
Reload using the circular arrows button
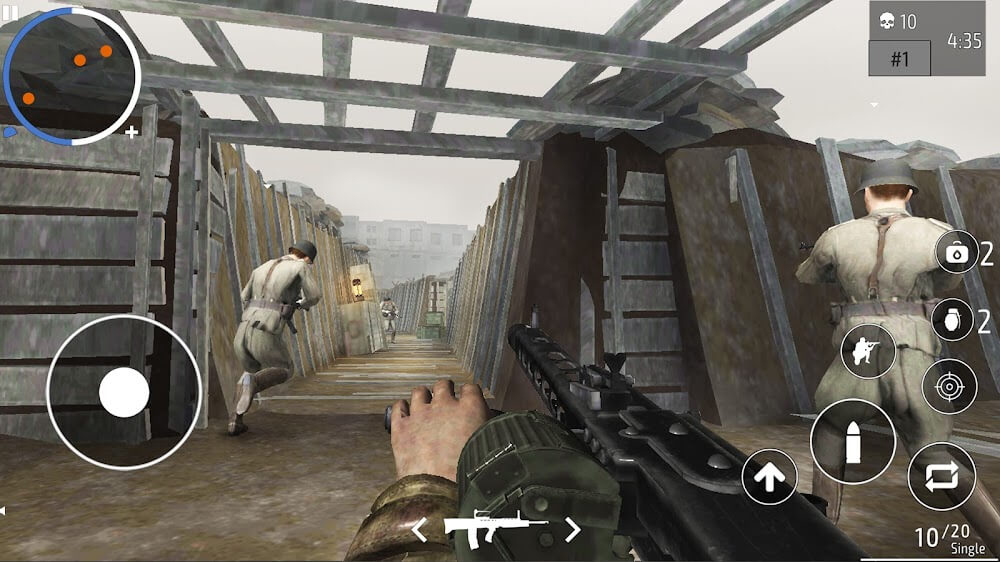[941, 477]
